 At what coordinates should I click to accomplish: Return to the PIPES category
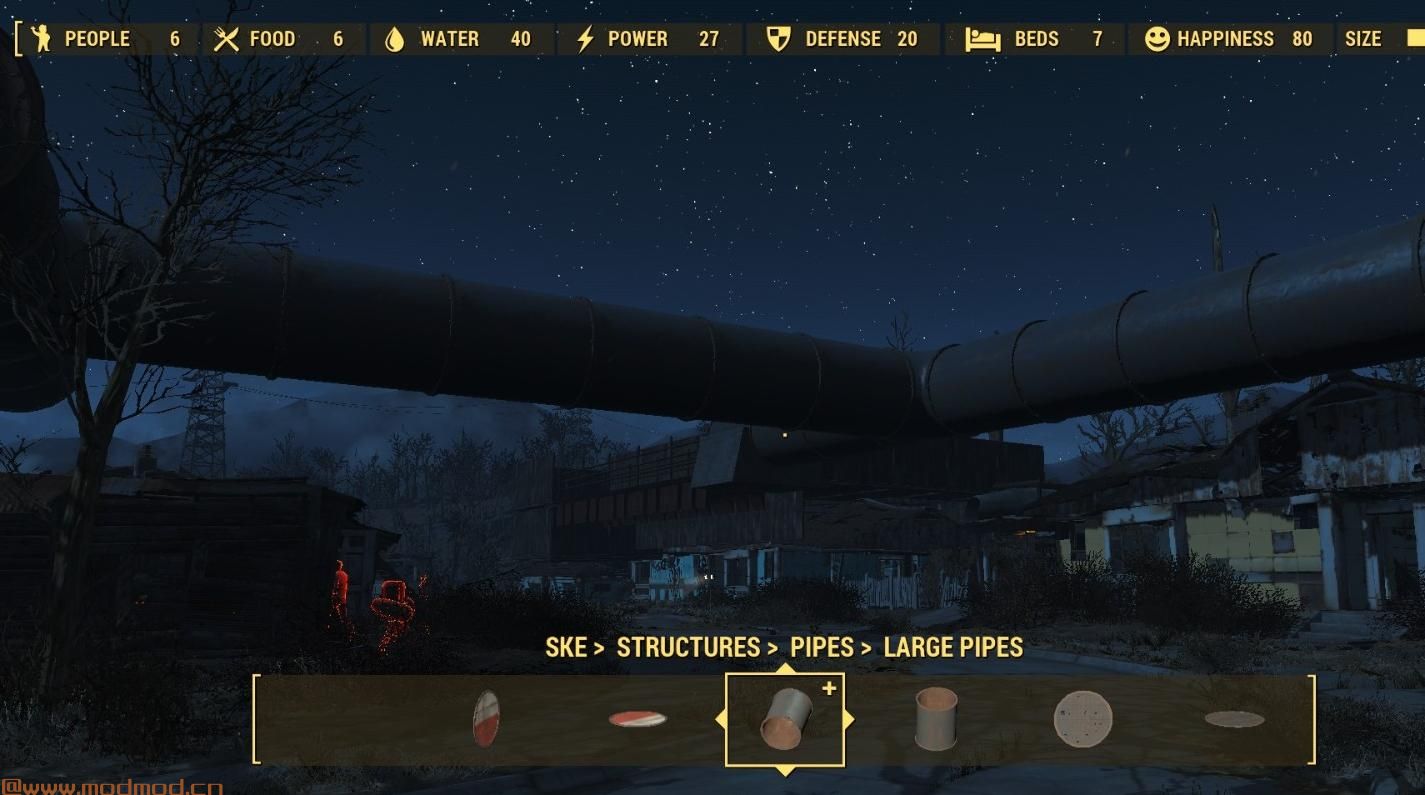coord(822,647)
